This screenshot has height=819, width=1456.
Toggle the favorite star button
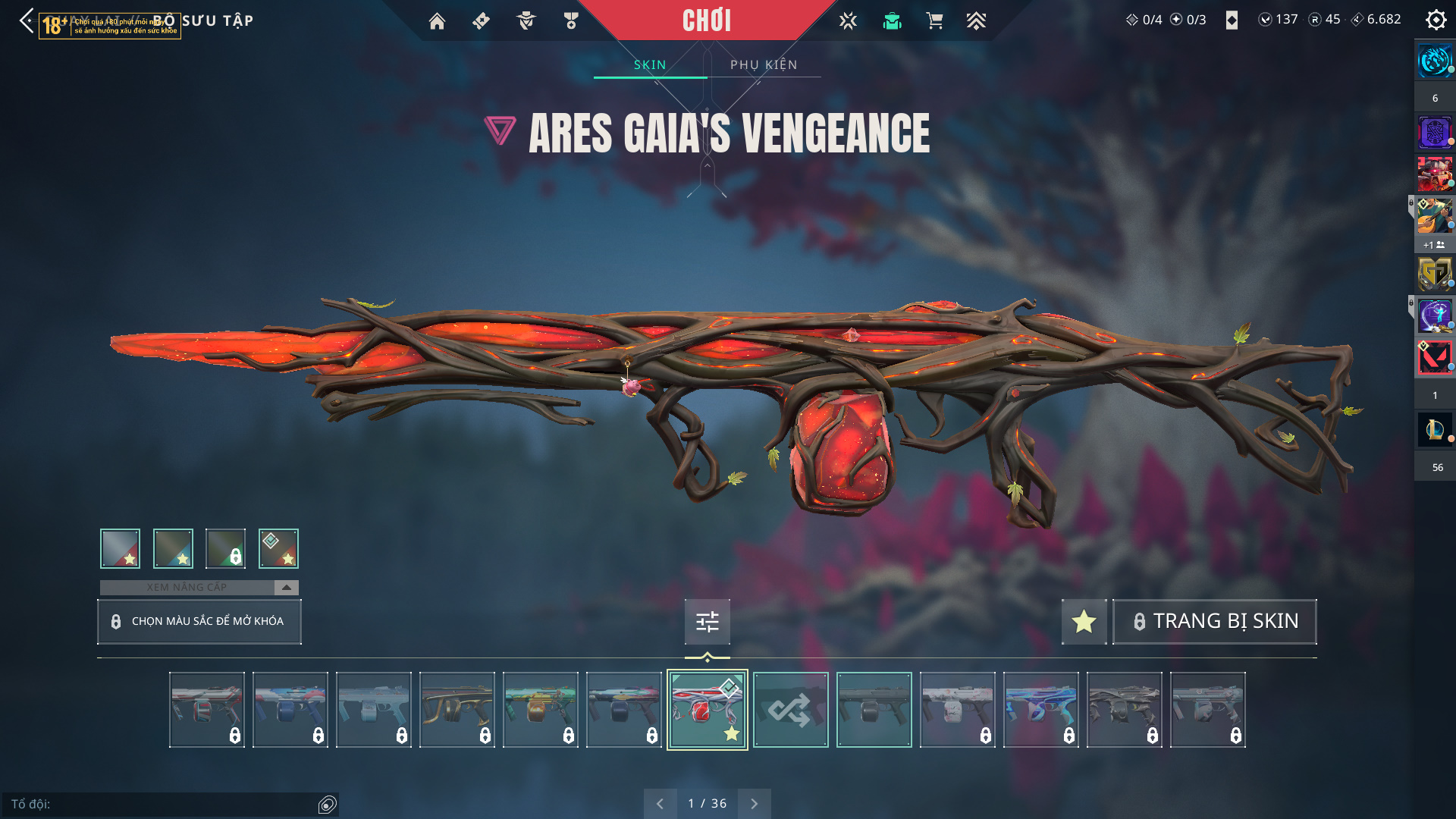1084,621
